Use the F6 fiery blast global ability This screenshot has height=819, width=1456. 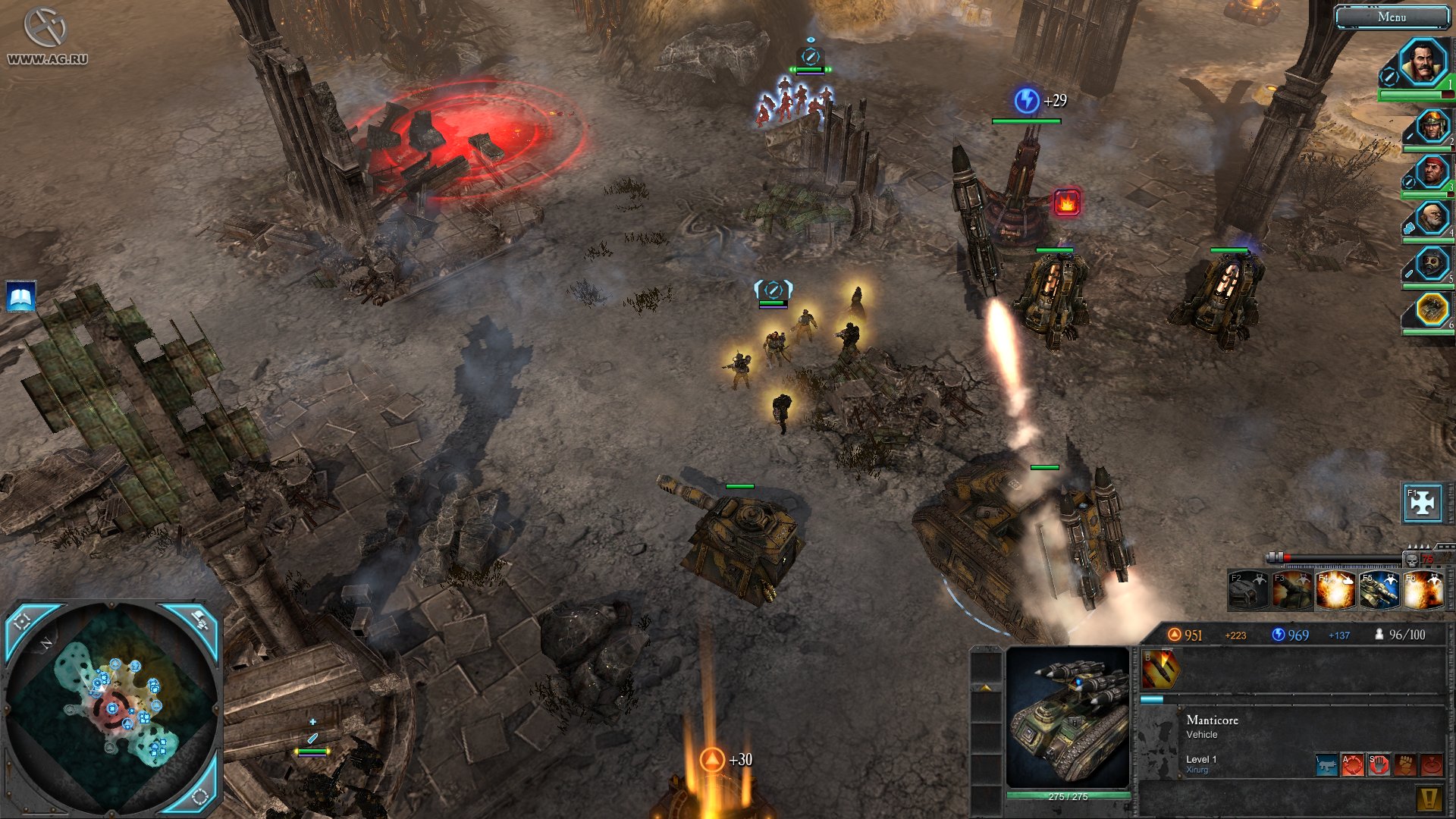[1423, 591]
